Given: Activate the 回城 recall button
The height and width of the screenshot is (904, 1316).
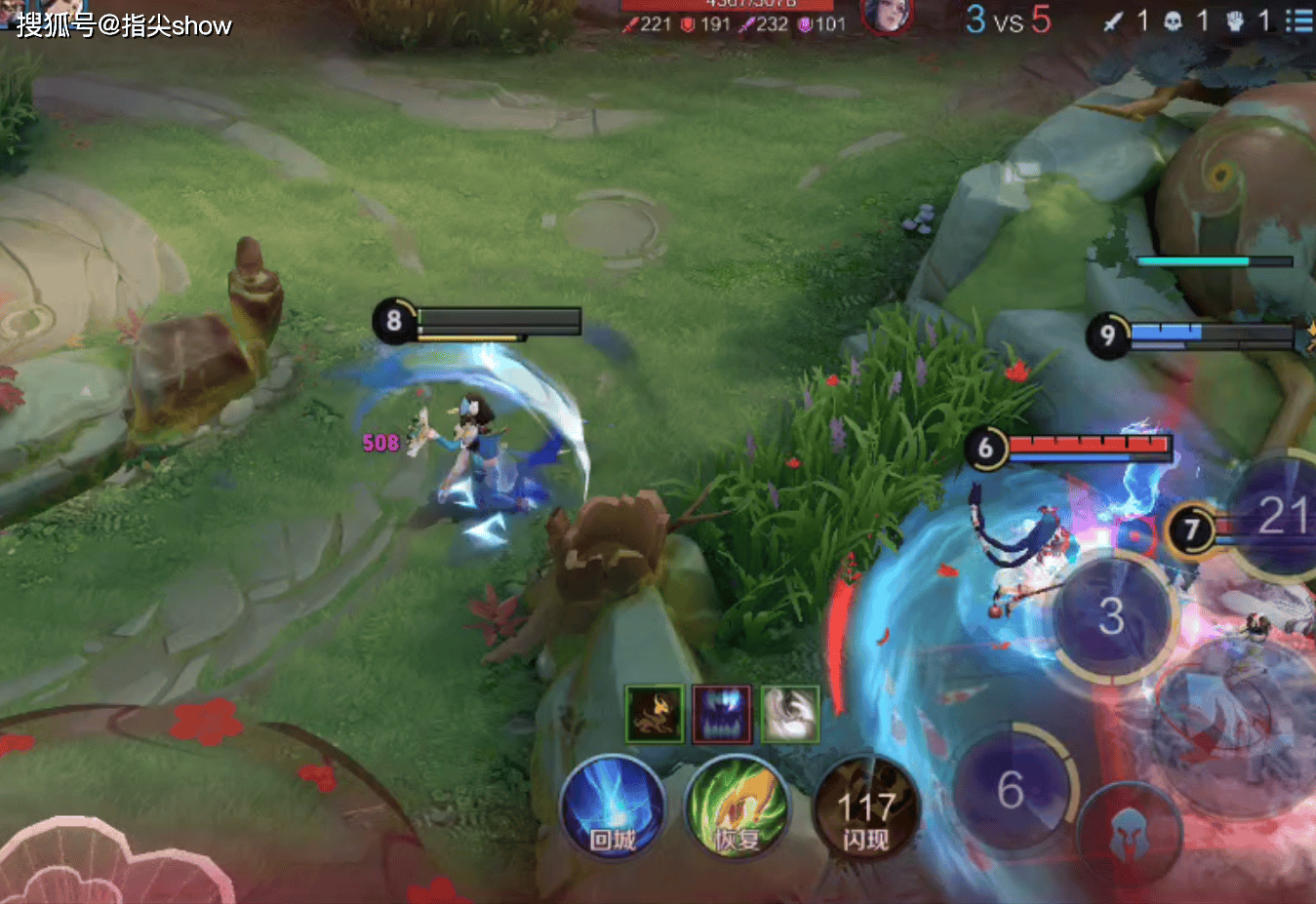Looking at the screenshot, I should [613, 808].
